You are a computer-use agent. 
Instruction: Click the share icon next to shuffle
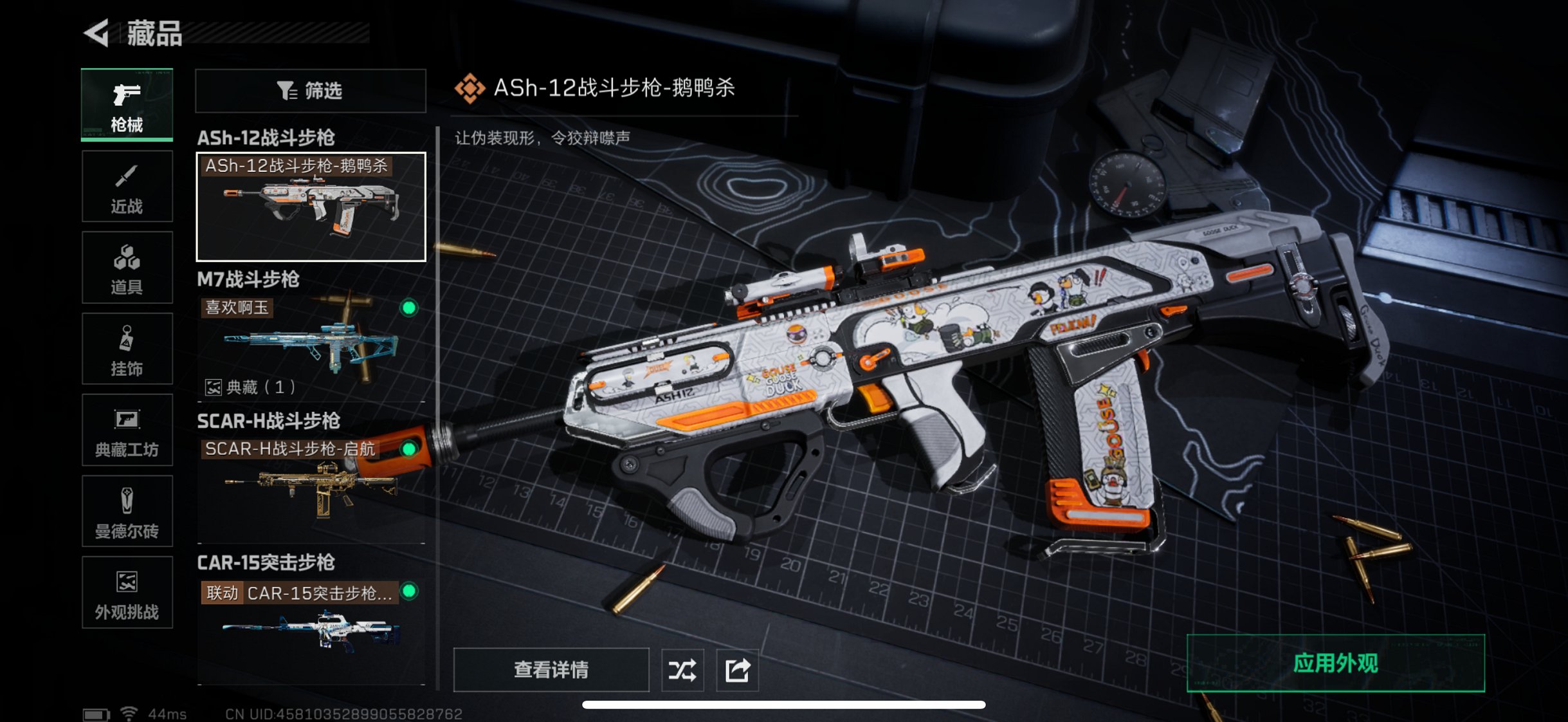(x=738, y=669)
